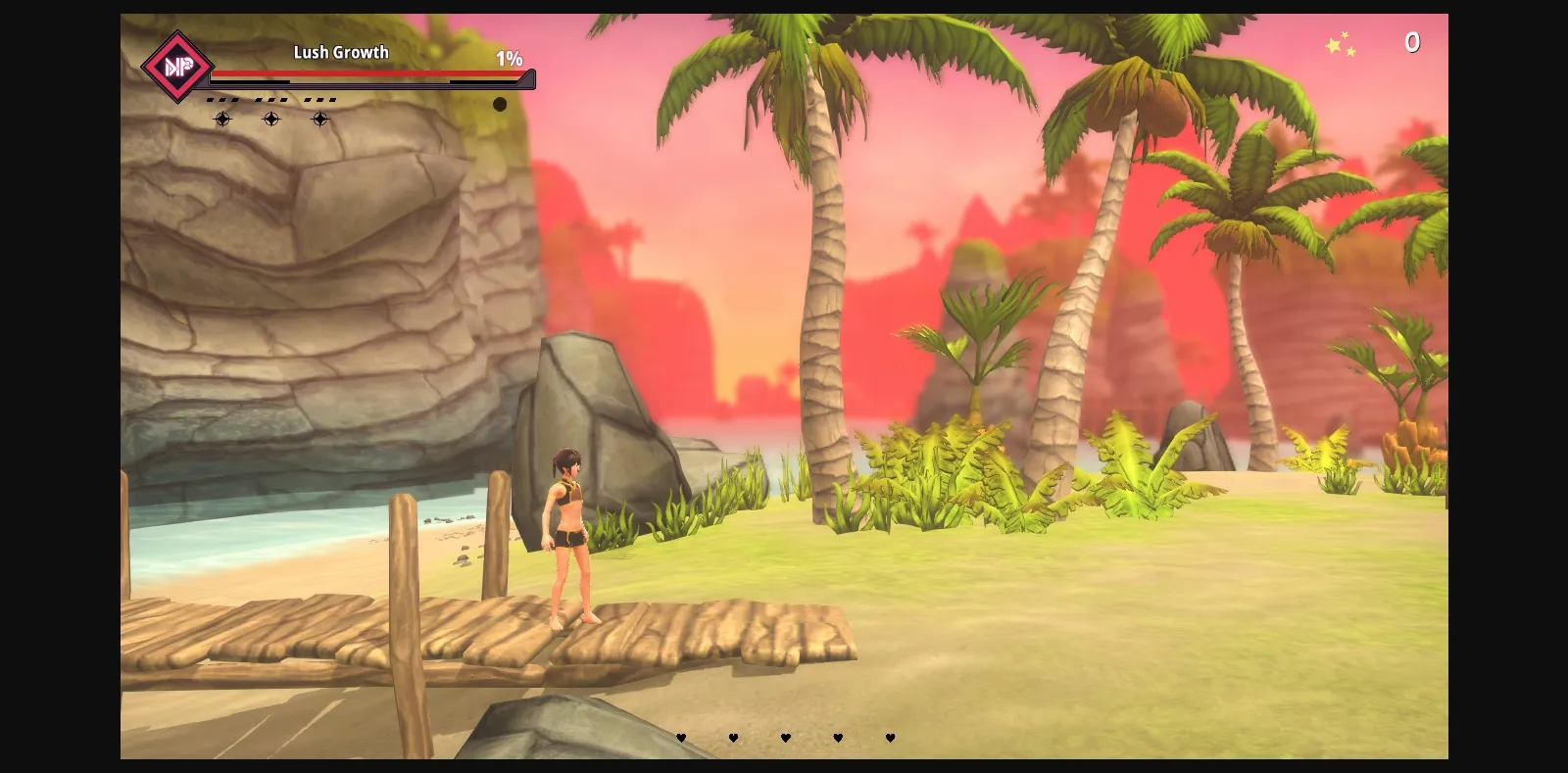Click the middle crosshair ability icon
Viewport: 1568px width, 773px height.
(271, 119)
